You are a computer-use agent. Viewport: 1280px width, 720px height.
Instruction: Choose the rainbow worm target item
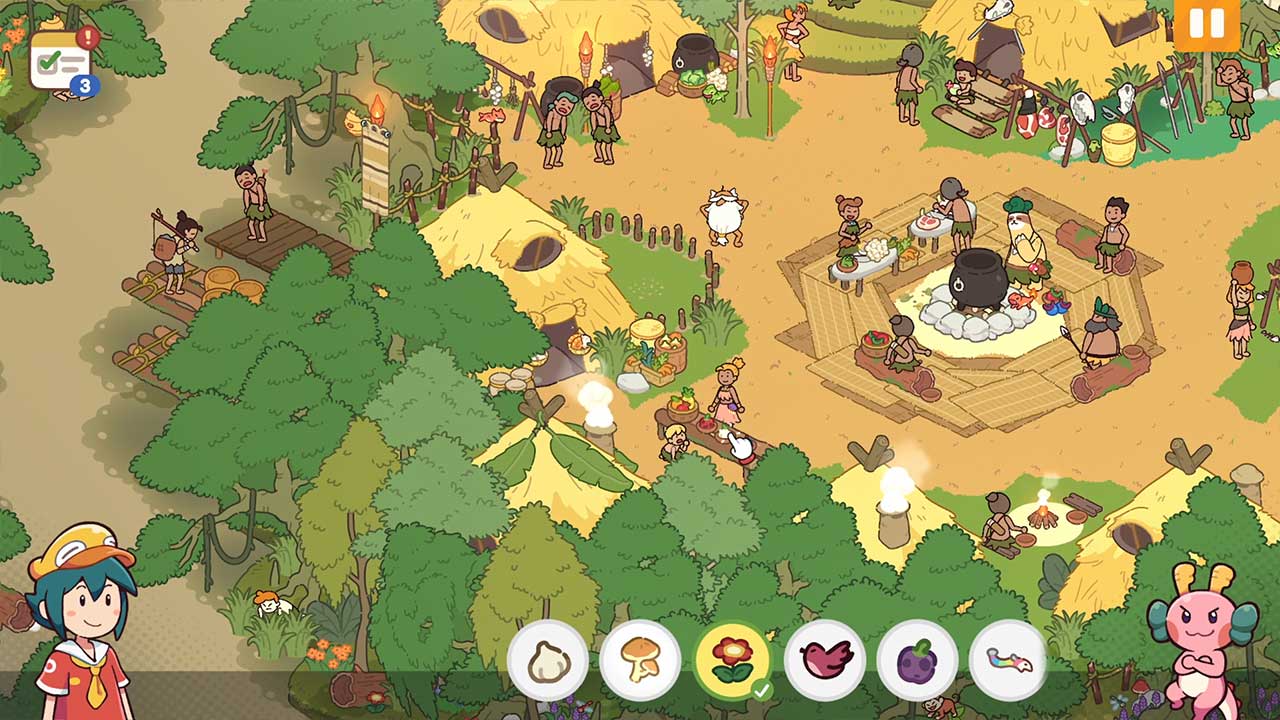pos(1009,660)
